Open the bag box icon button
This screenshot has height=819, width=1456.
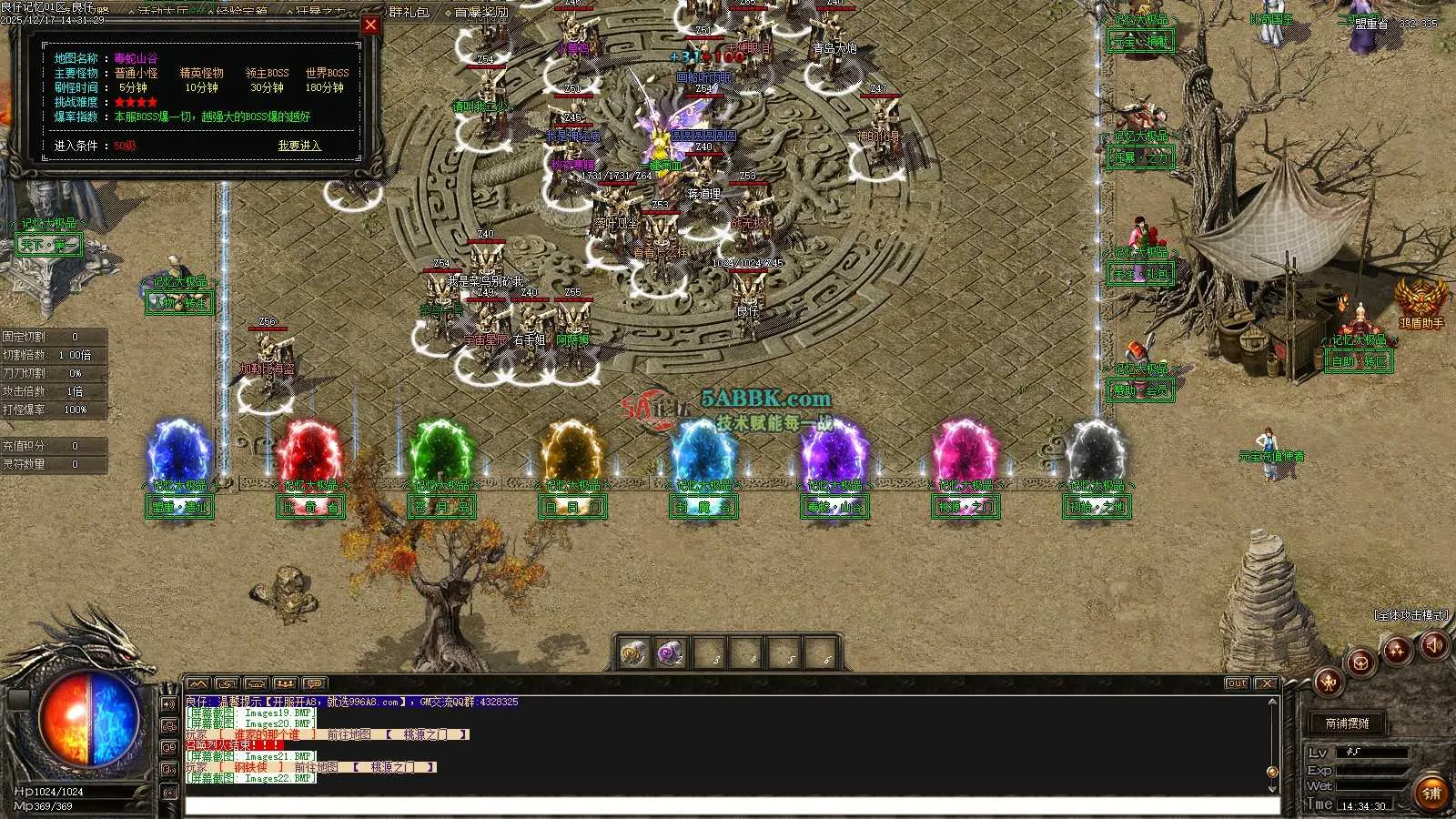(1361, 662)
